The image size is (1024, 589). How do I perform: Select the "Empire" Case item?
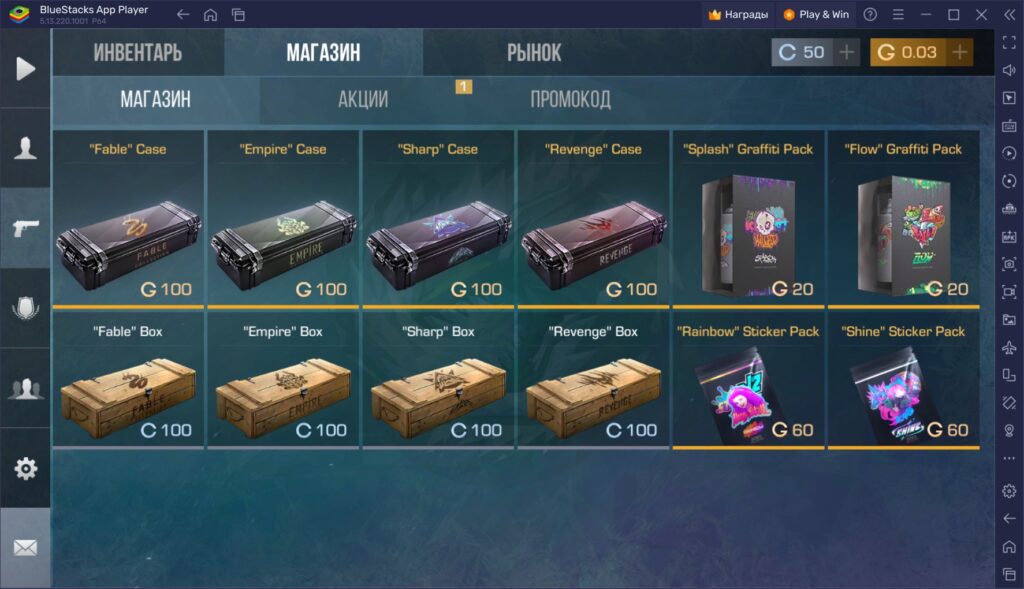(283, 219)
